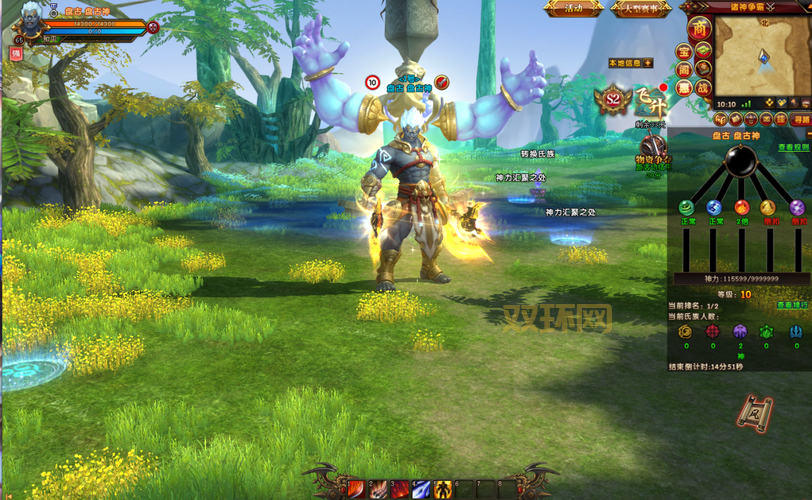Click the 寻路 pathfinding button

801,119
